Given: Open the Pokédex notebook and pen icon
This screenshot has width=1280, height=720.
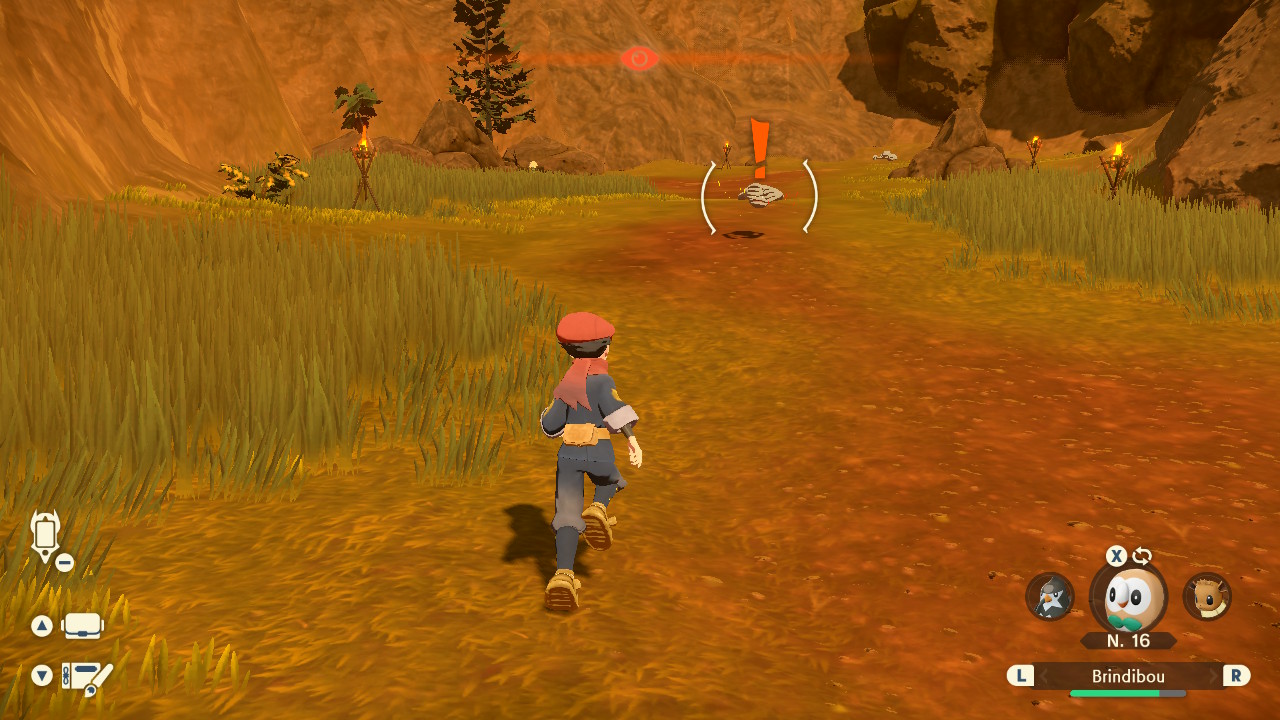Looking at the screenshot, I should click(87, 677).
